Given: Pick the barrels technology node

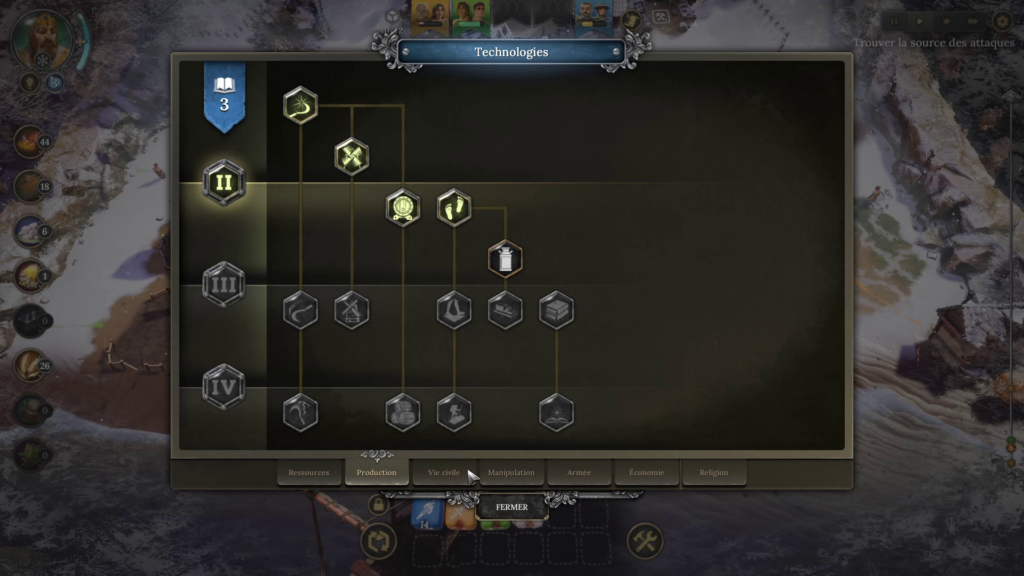Looking at the screenshot, I should (403, 413).
